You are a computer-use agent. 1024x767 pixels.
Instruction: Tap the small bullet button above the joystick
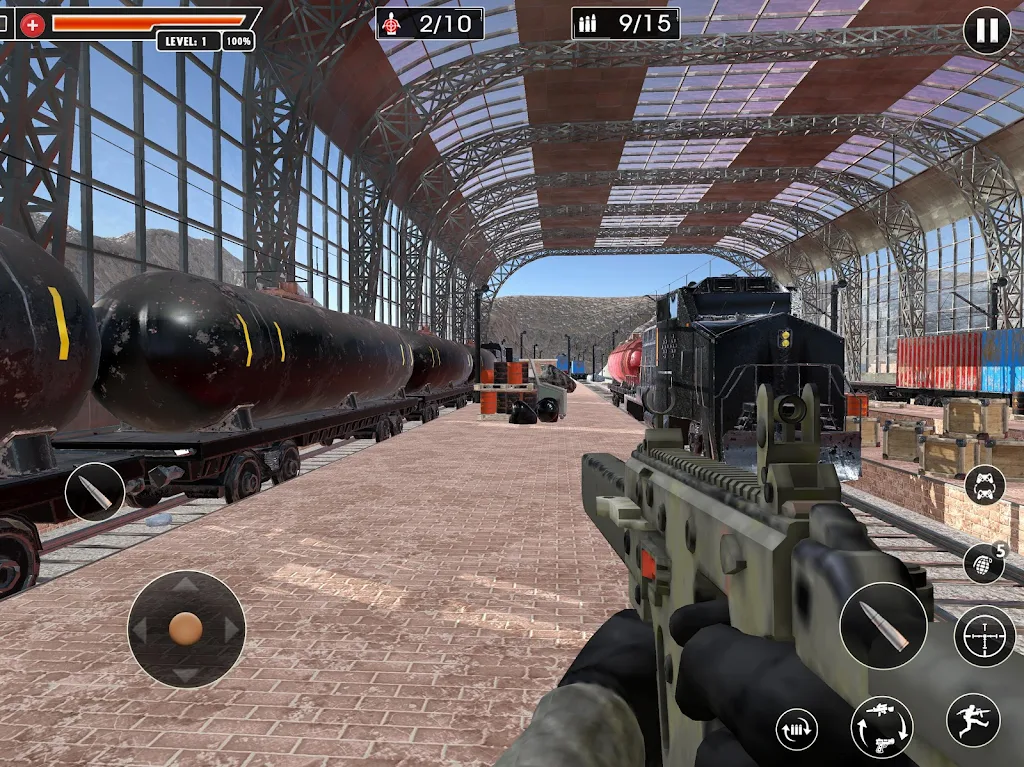(x=95, y=492)
